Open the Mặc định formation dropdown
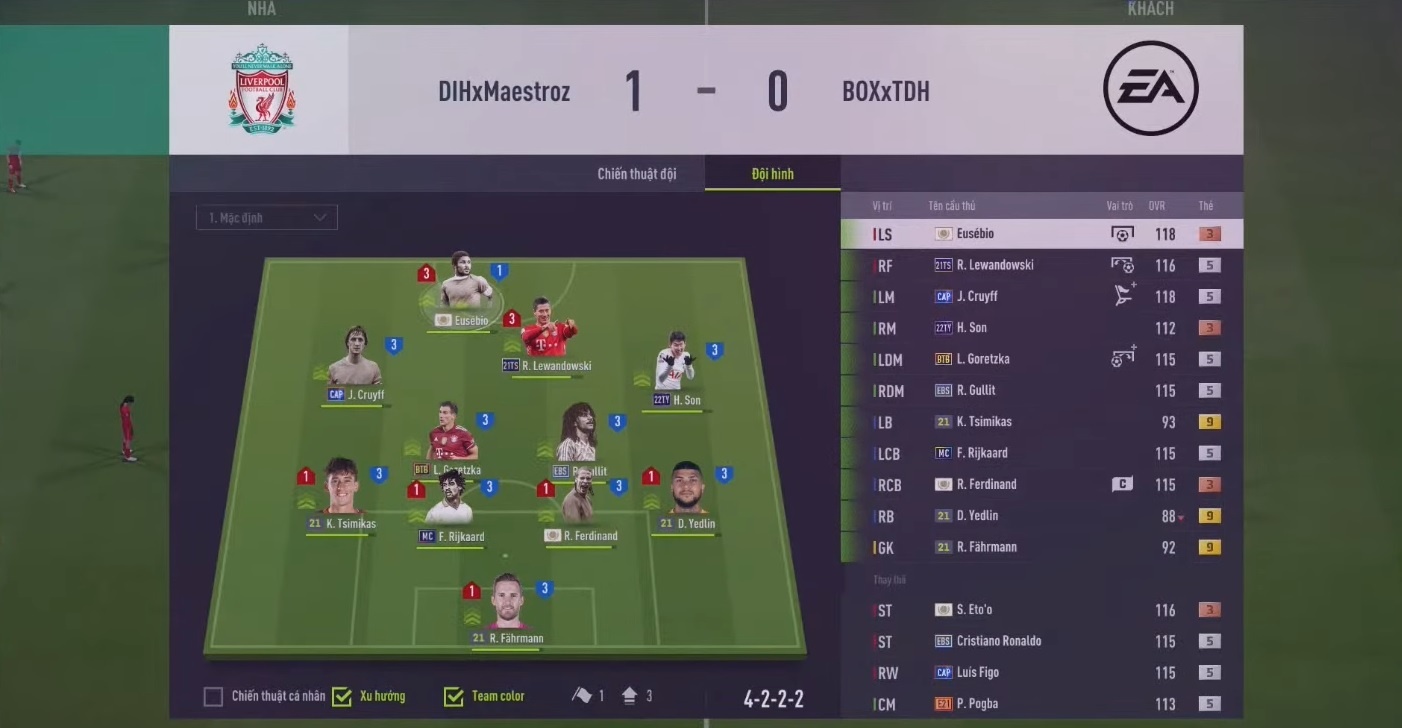The width and height of the screenshot is (1402, 728). 267,218
